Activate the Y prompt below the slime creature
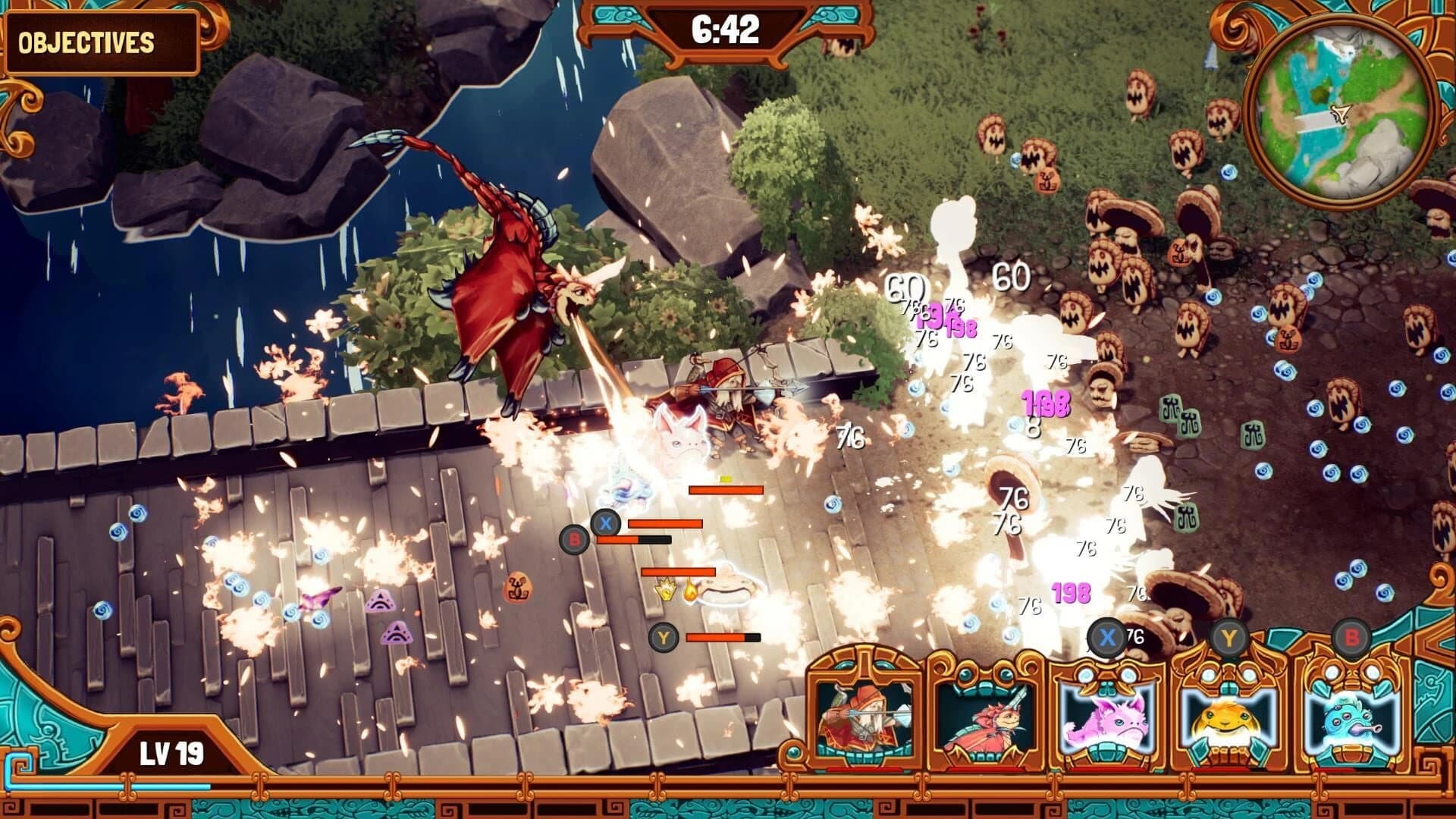 [665, 639]
